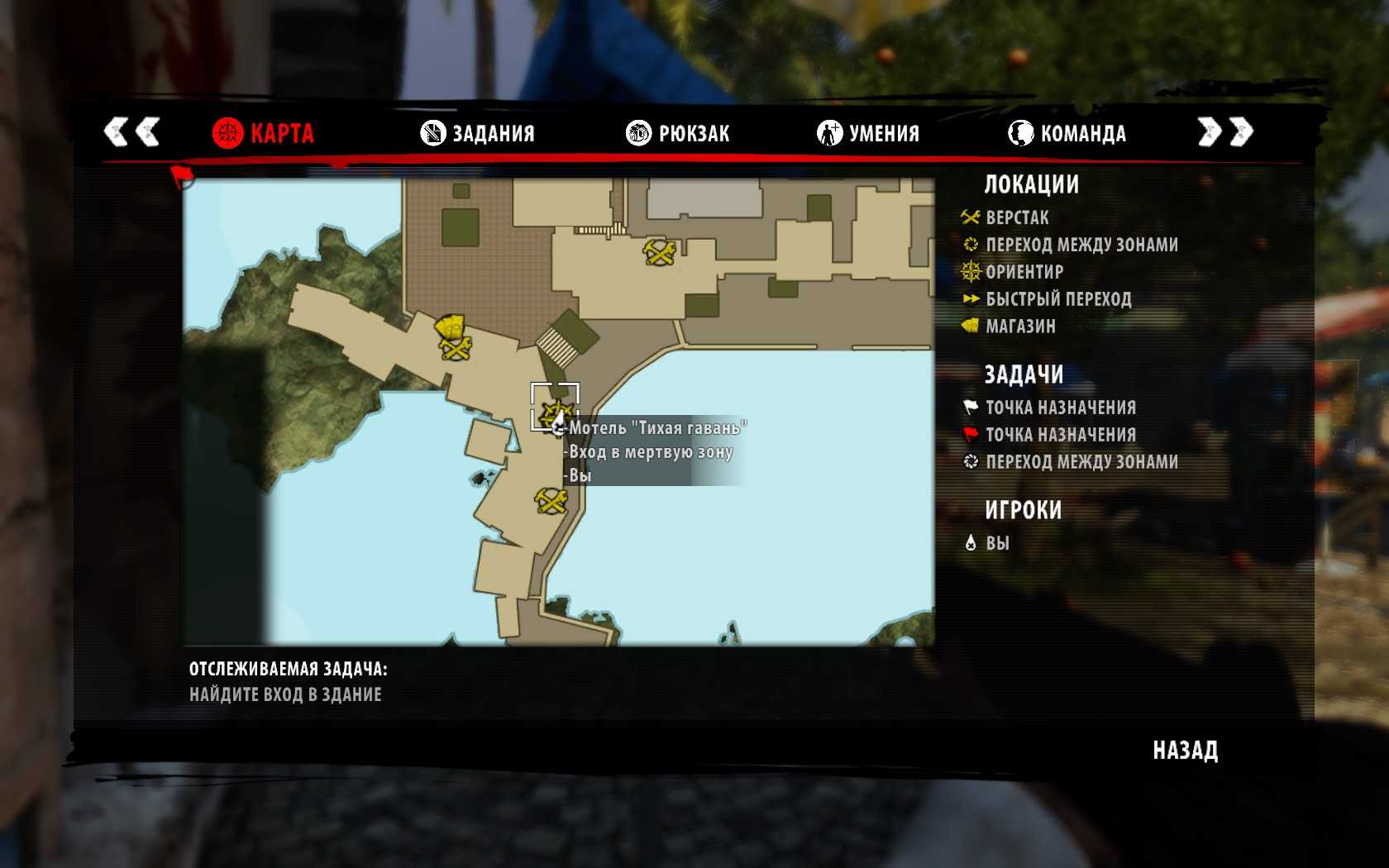Image resolution: width=1389 pixels, height=868 pixels.
Task: Click the red flag destination marker on map
Action: 181,174
